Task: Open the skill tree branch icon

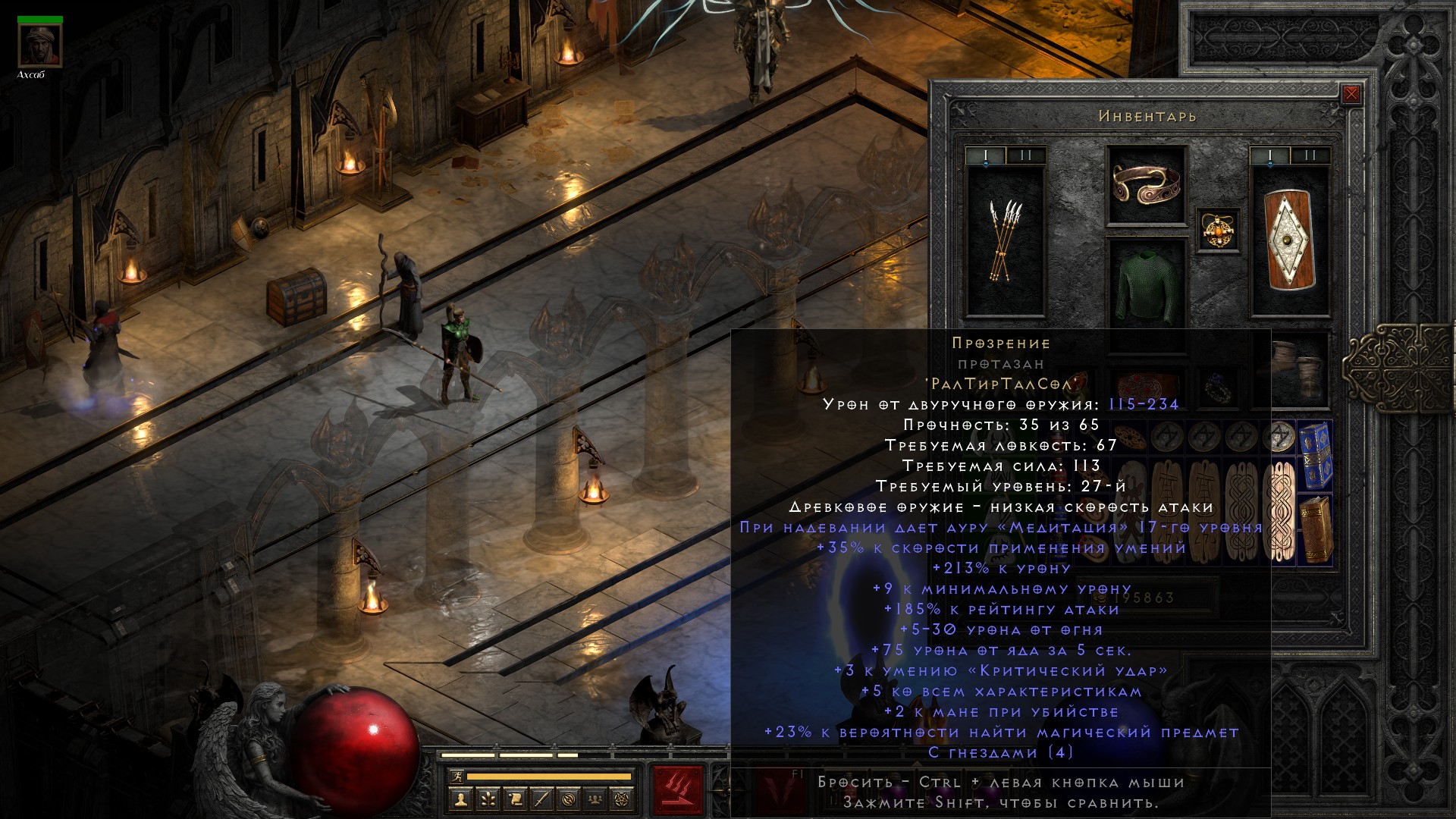Action: [x=487, y=799]
